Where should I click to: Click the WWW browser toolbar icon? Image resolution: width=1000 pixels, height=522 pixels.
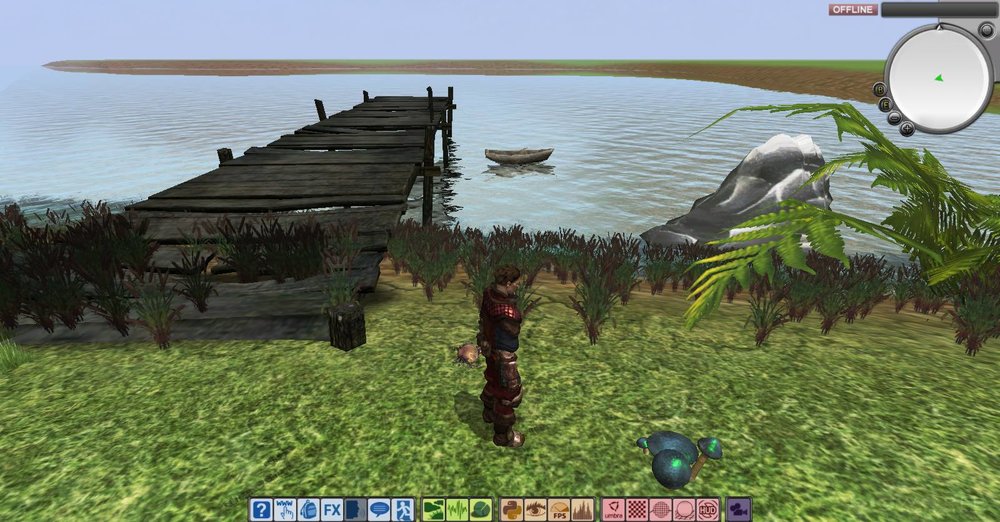click(285, 510)
